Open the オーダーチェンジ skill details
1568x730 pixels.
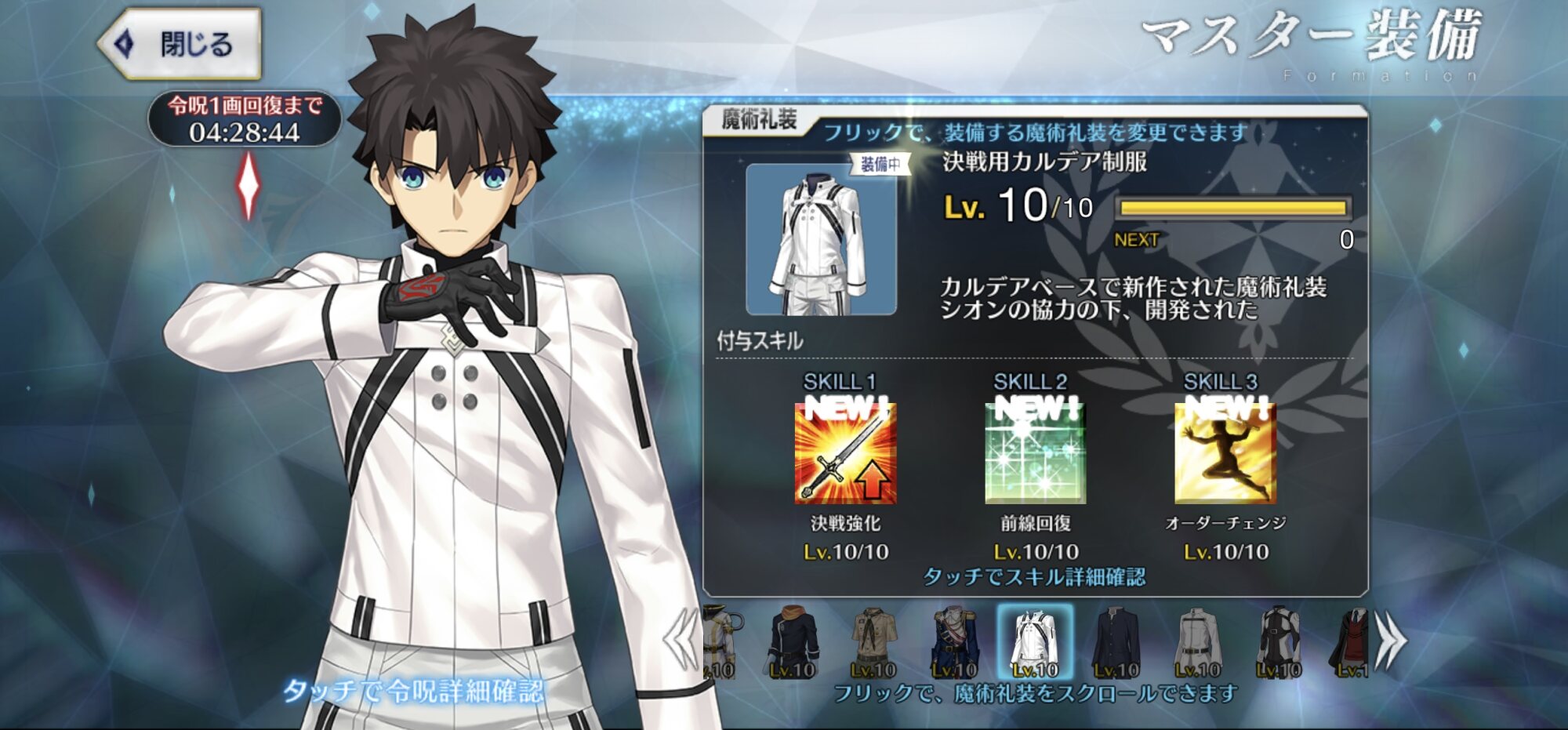(x=1225, y=454)
